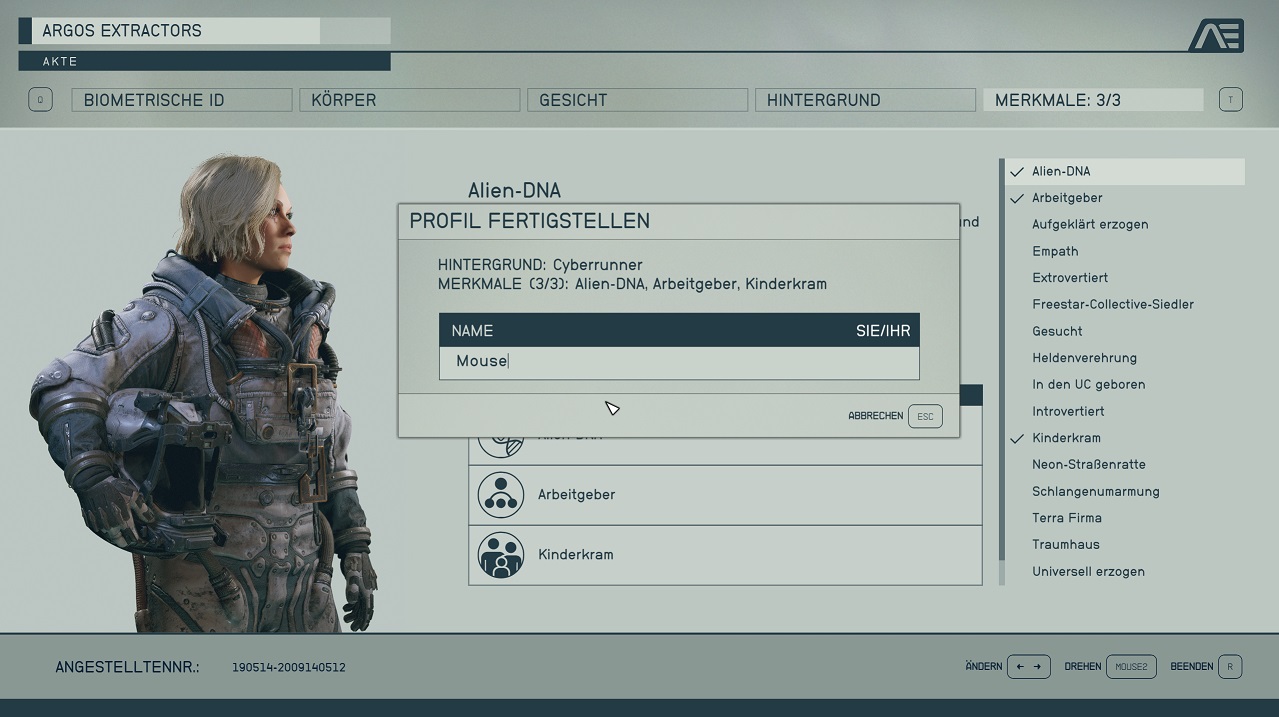This screenshot has height=717, width=1279.
Task: Choose the Aufgeklärt erzogen trait
Action: 1089,225
